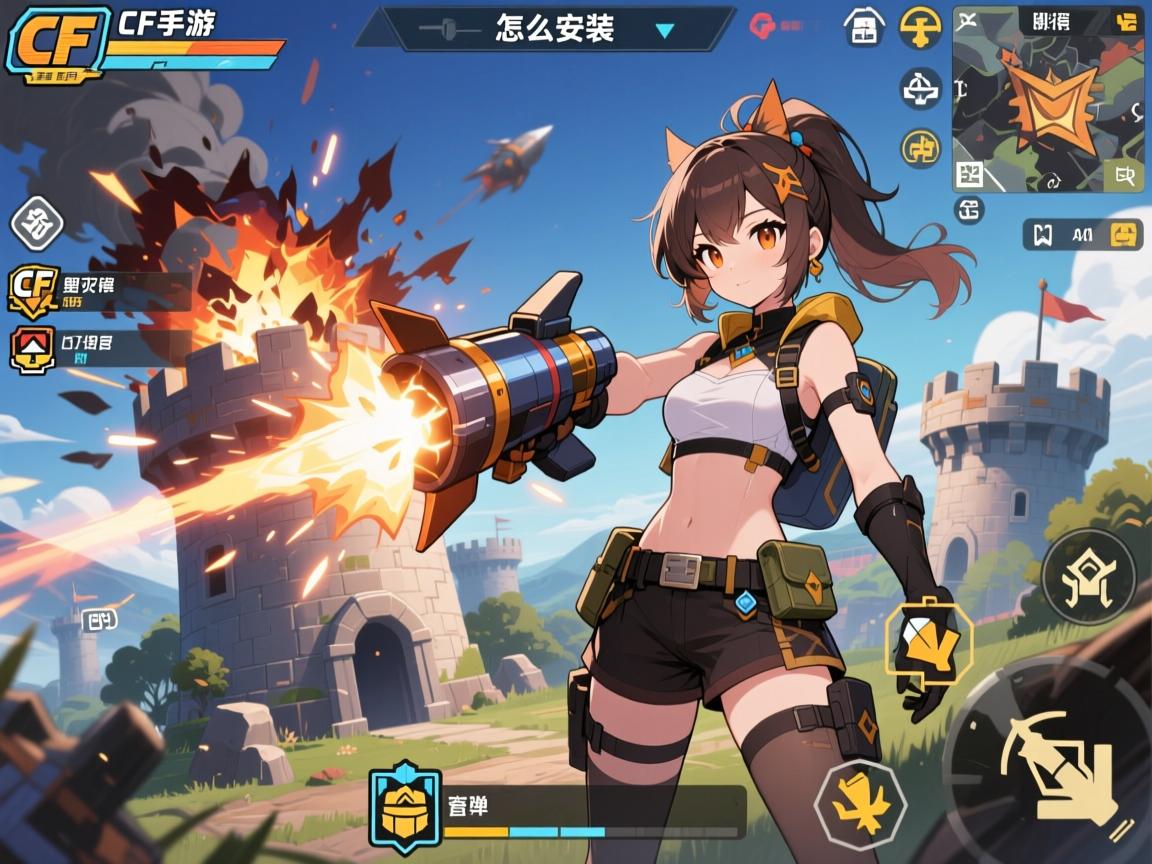Click the yellow icon in the minimap header
The image size is (1152, 864).
click(x=1126, y=21)
